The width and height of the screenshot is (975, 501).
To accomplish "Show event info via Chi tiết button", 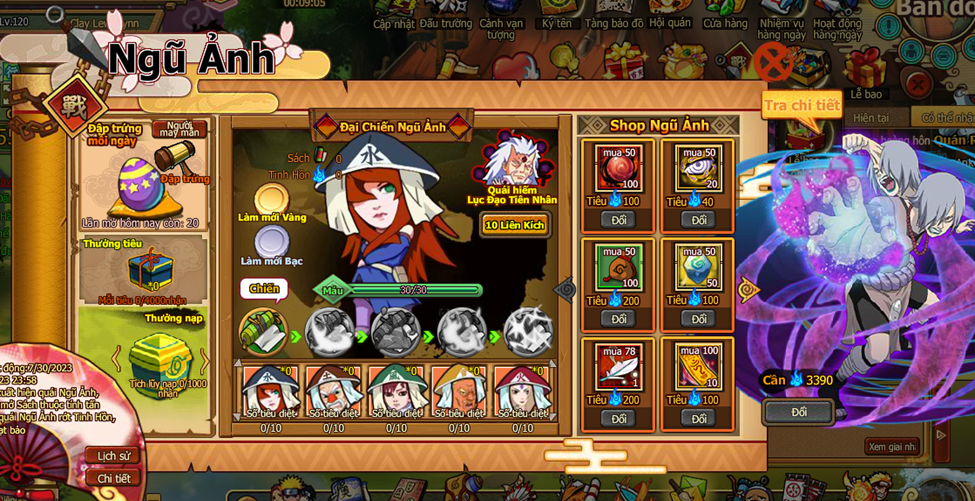I will tap(113, 478).
